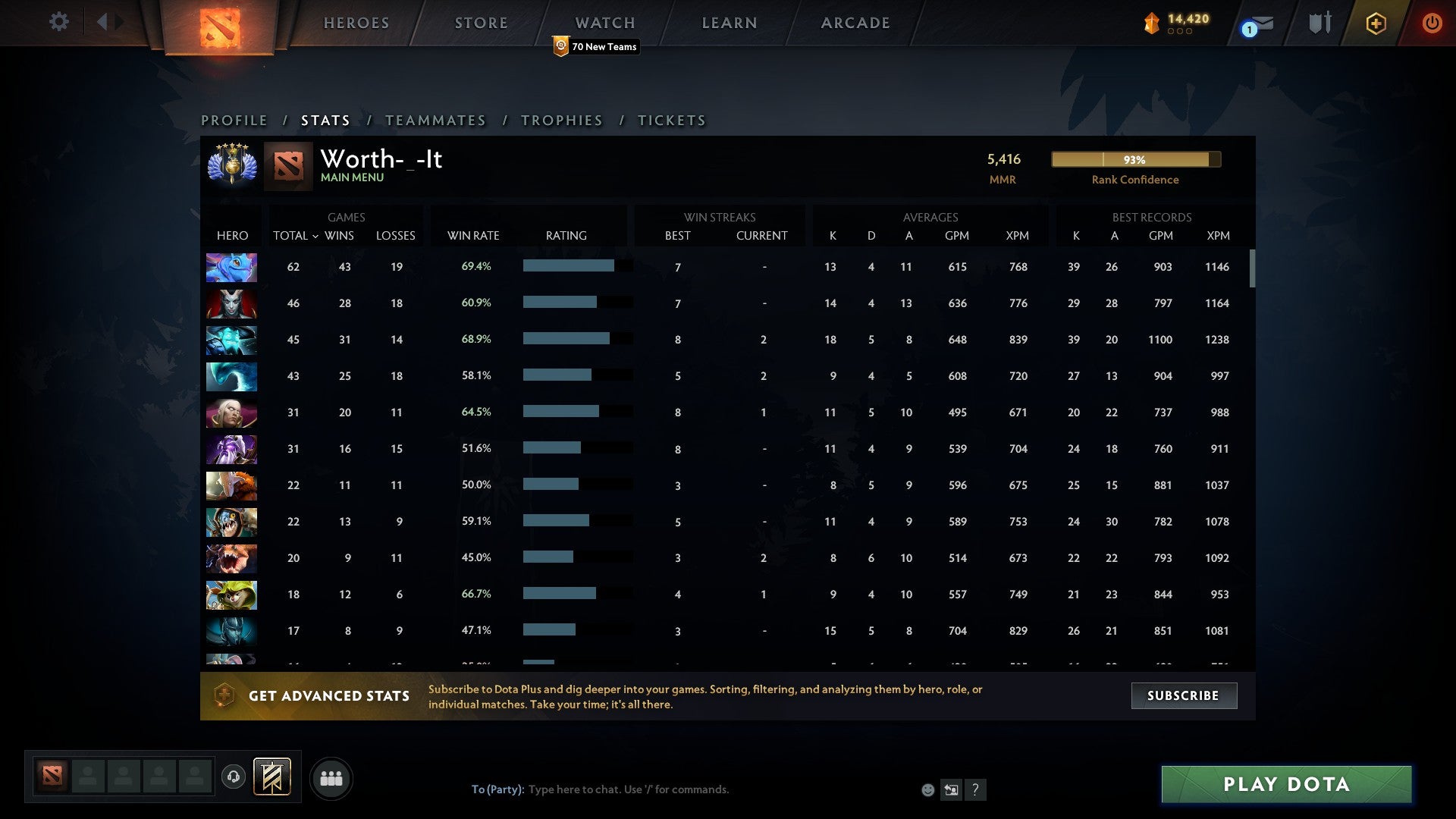This screenshot has height=819, width=1456.
Task: Expand the 70 New Teams notification
Action: tap(598, 46)
